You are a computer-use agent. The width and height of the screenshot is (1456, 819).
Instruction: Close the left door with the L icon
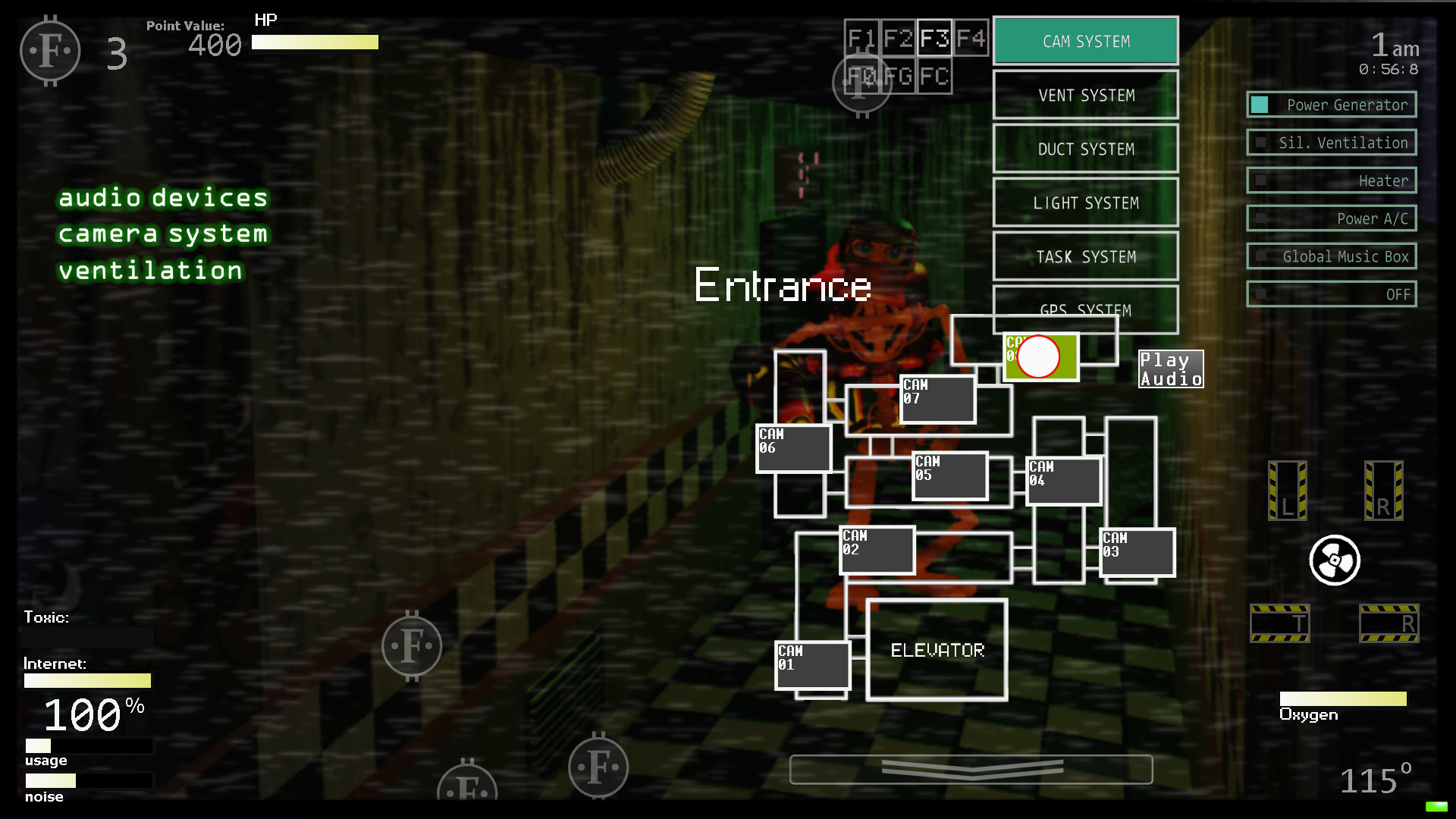click(x=1286, y=491)
